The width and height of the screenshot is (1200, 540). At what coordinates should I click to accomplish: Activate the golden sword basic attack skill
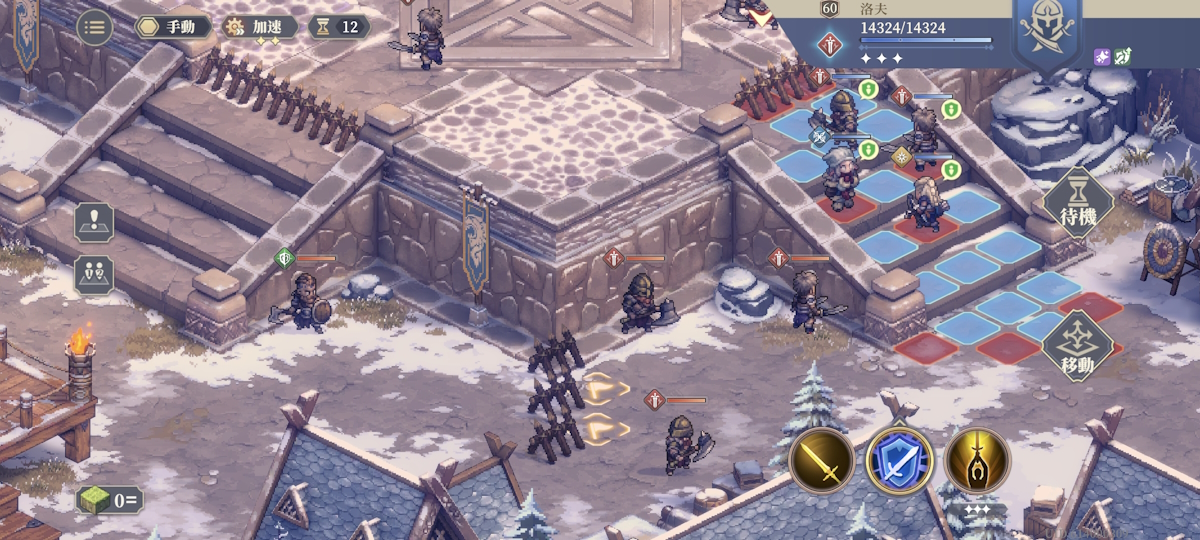click(x=821, y=461)
